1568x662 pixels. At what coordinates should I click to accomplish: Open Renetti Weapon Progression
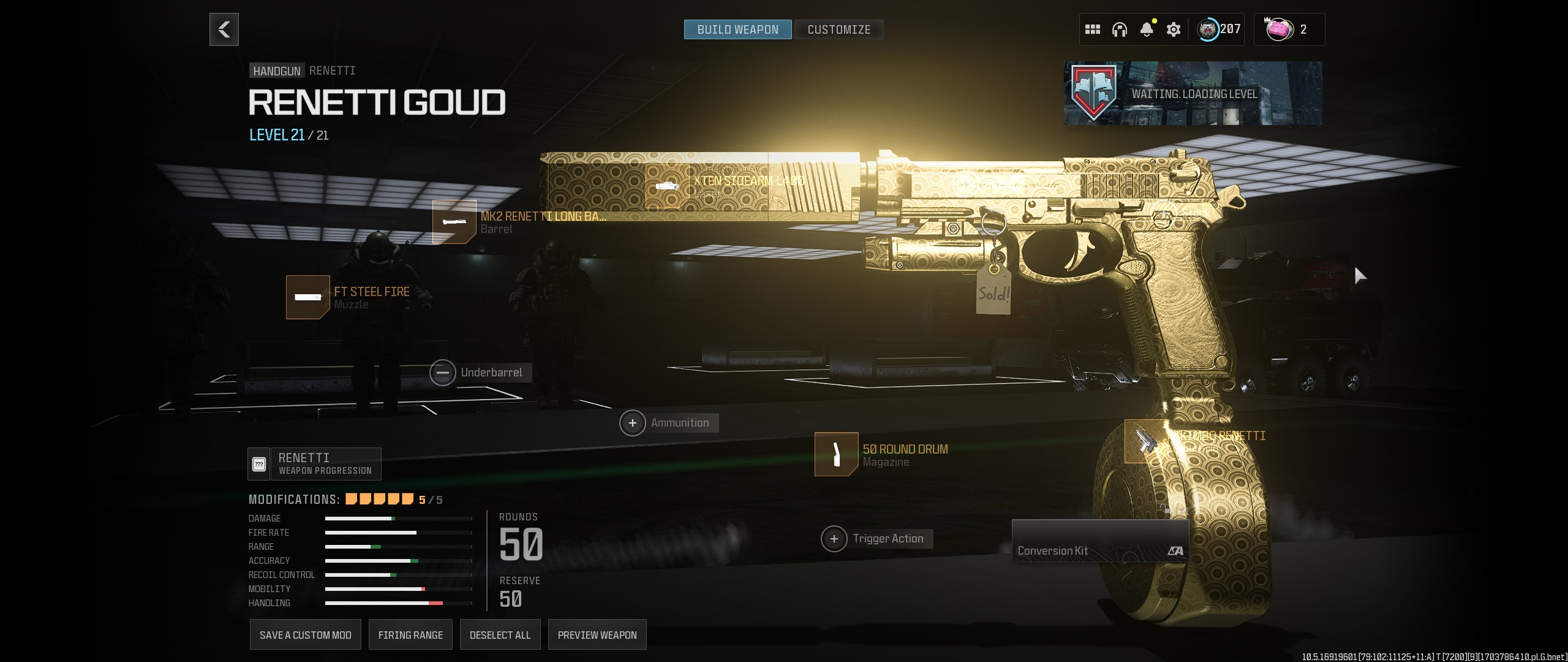coord(315,464)
